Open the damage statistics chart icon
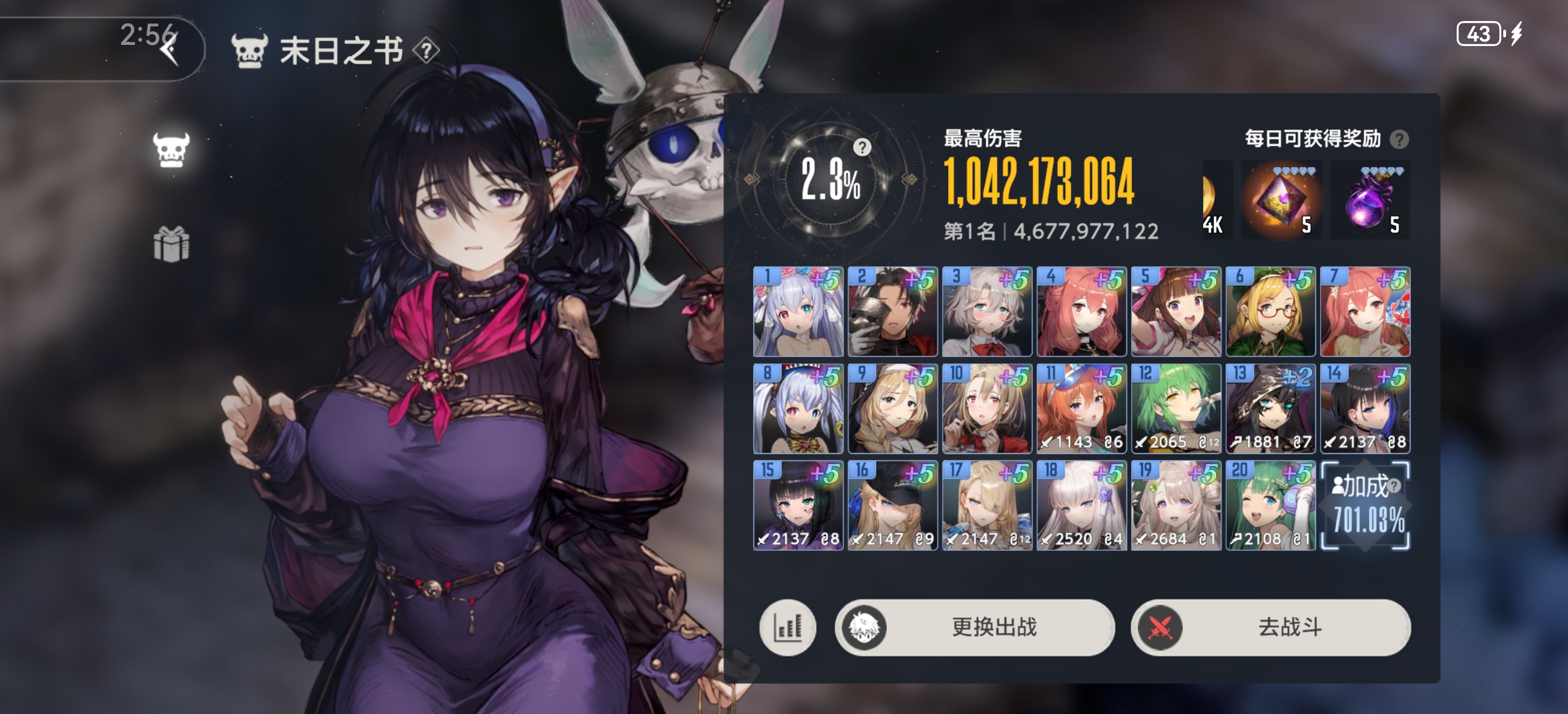 point(787,628)
